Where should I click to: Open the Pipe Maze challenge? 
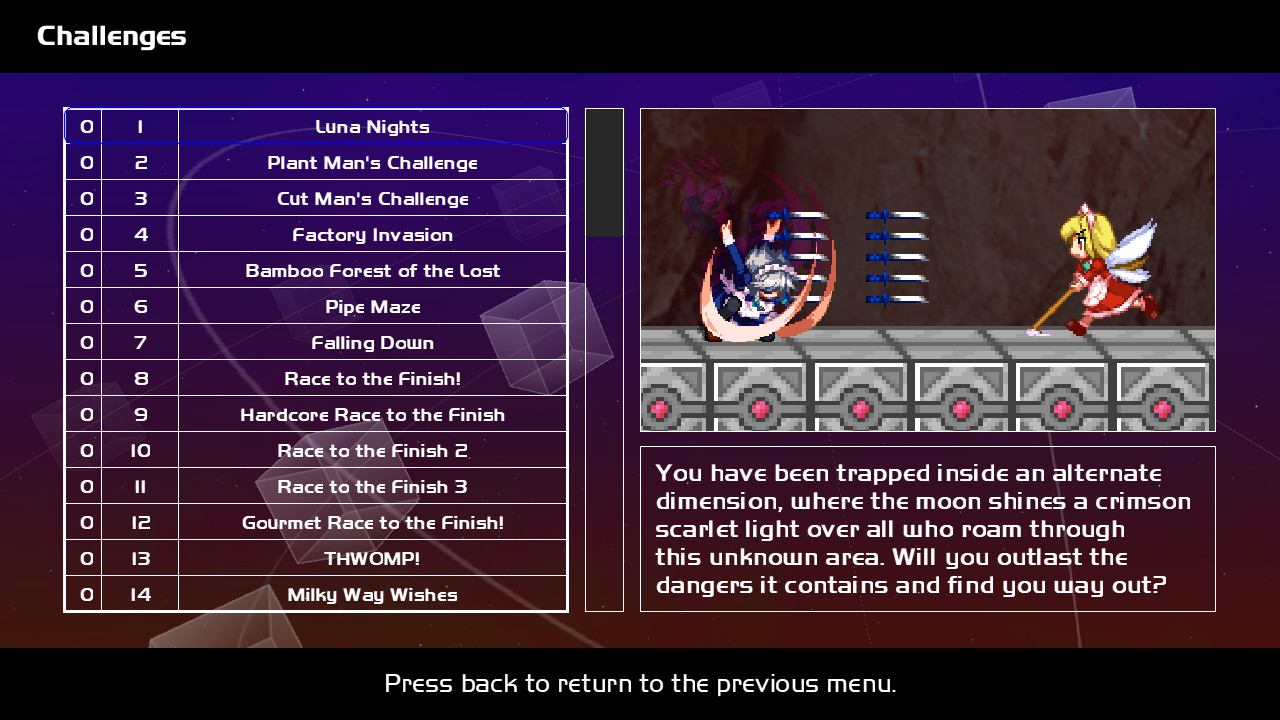(373, 307)
